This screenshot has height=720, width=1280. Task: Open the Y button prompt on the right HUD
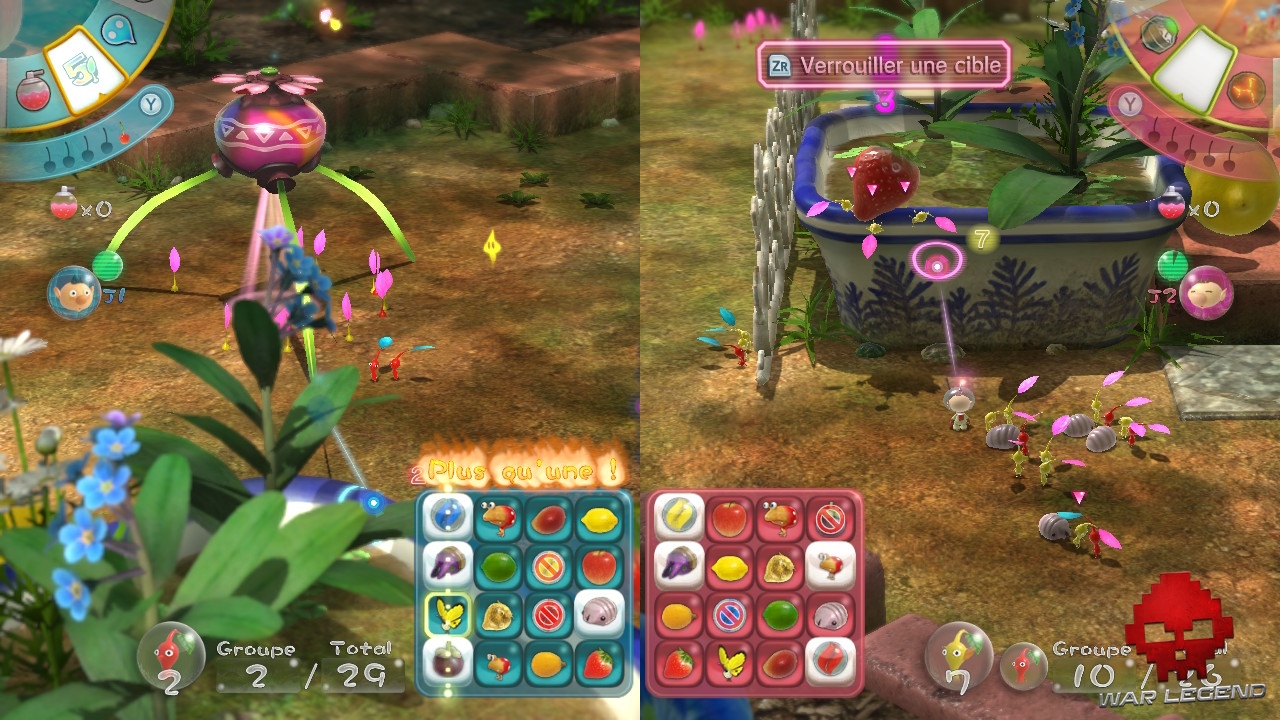click(1129, 103)
